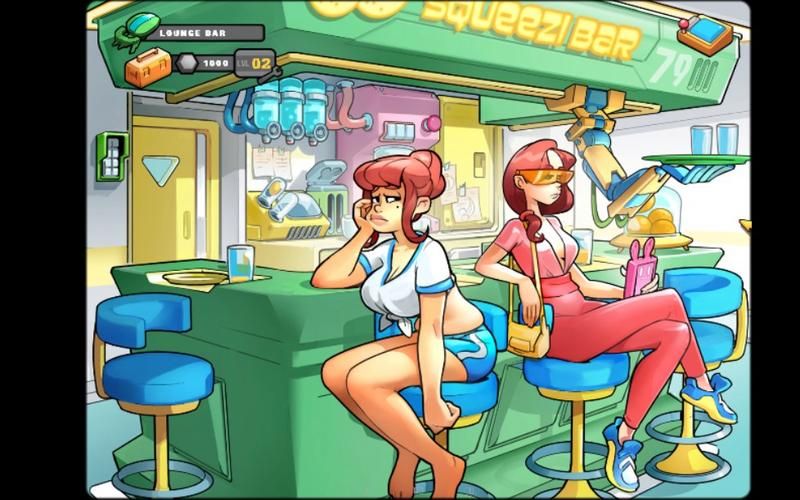Open the green block-puzzle panel icon
This screenshot has height=500, width=800.
(110, 156)
